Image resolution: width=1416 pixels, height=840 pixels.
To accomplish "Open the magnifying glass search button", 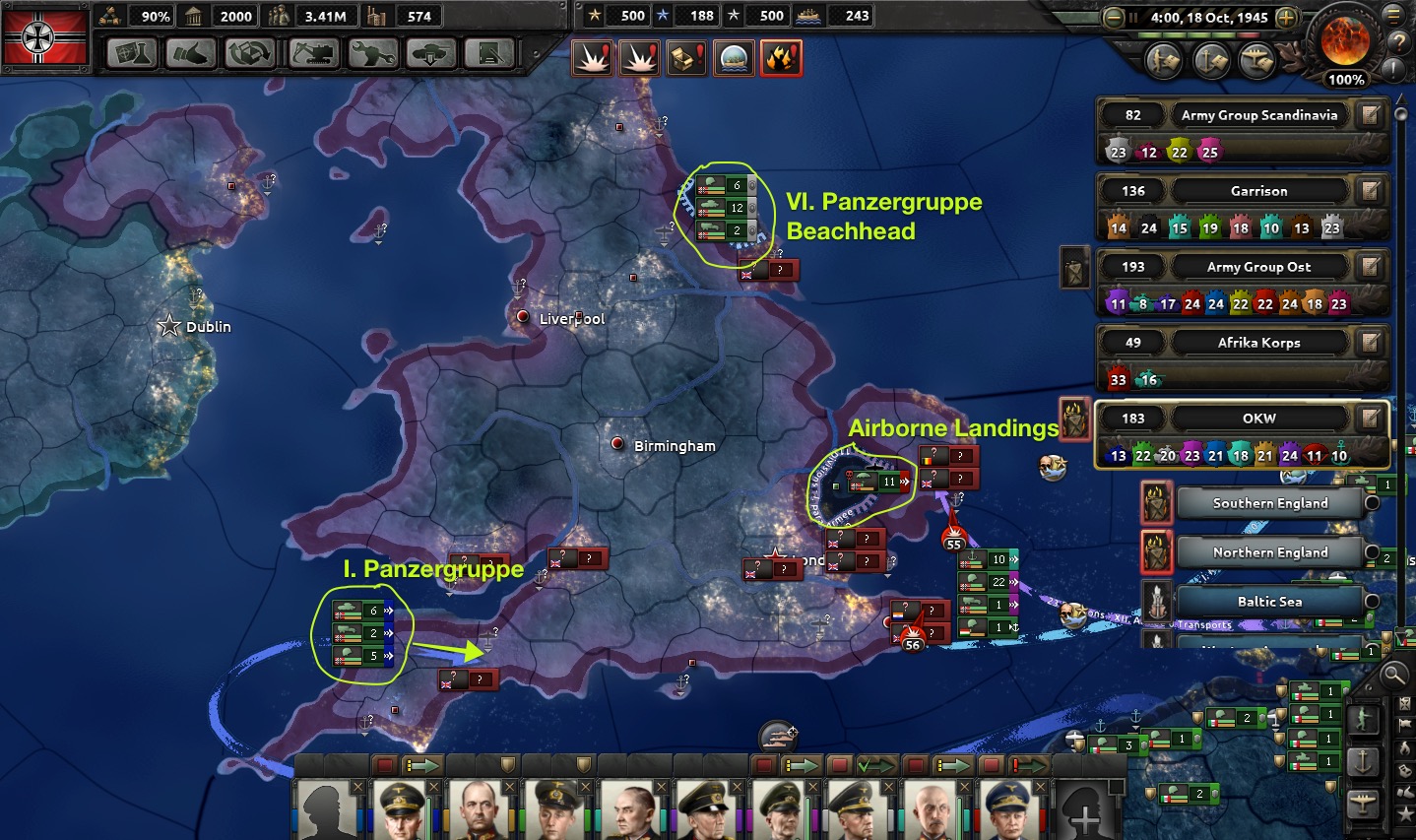I will tap(1393, 675).
